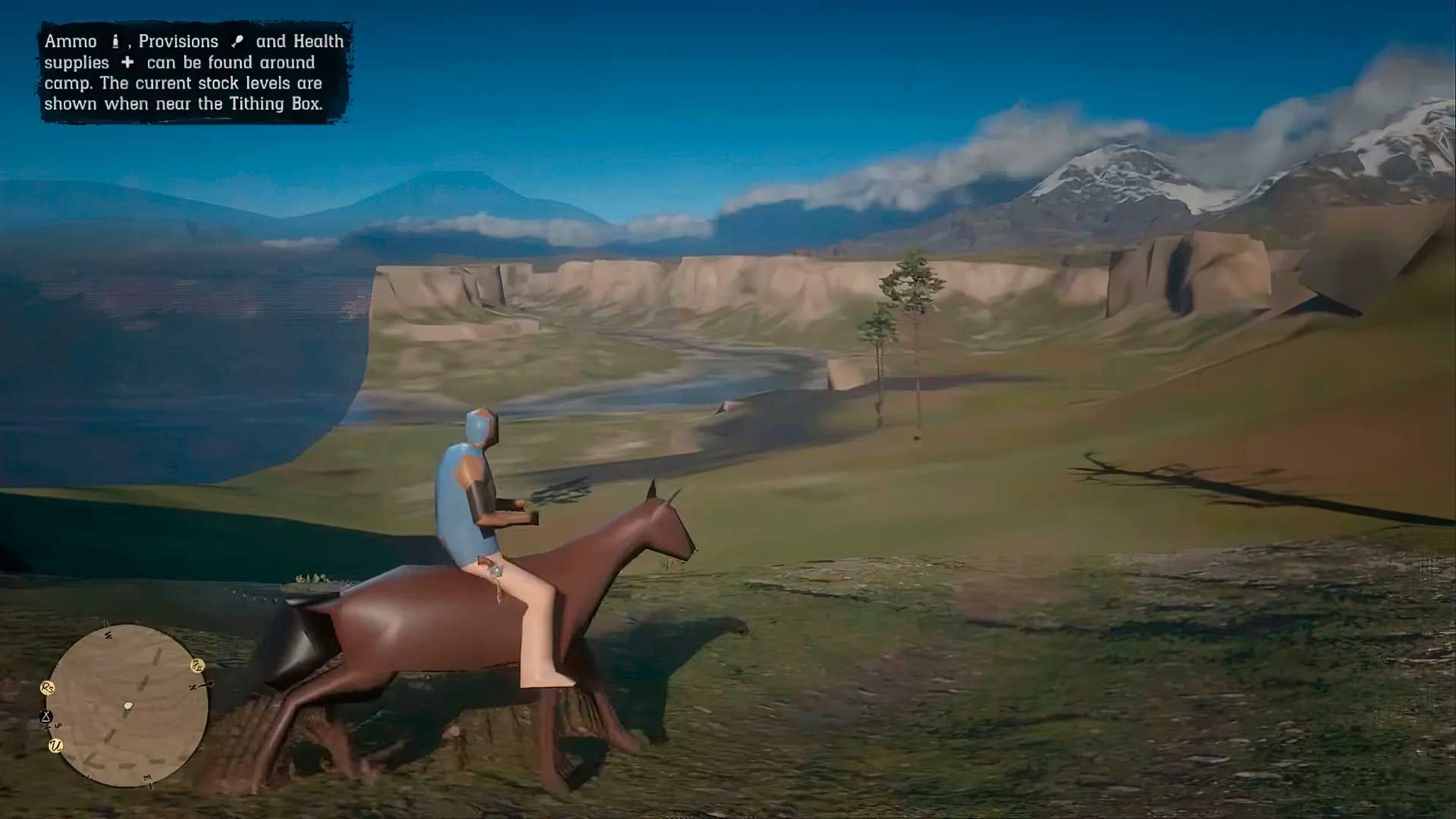The width and height of the screenshot is (1456, 819).
Task: Click the word Provisions in the tutorial text
Action: click(178, 40)
